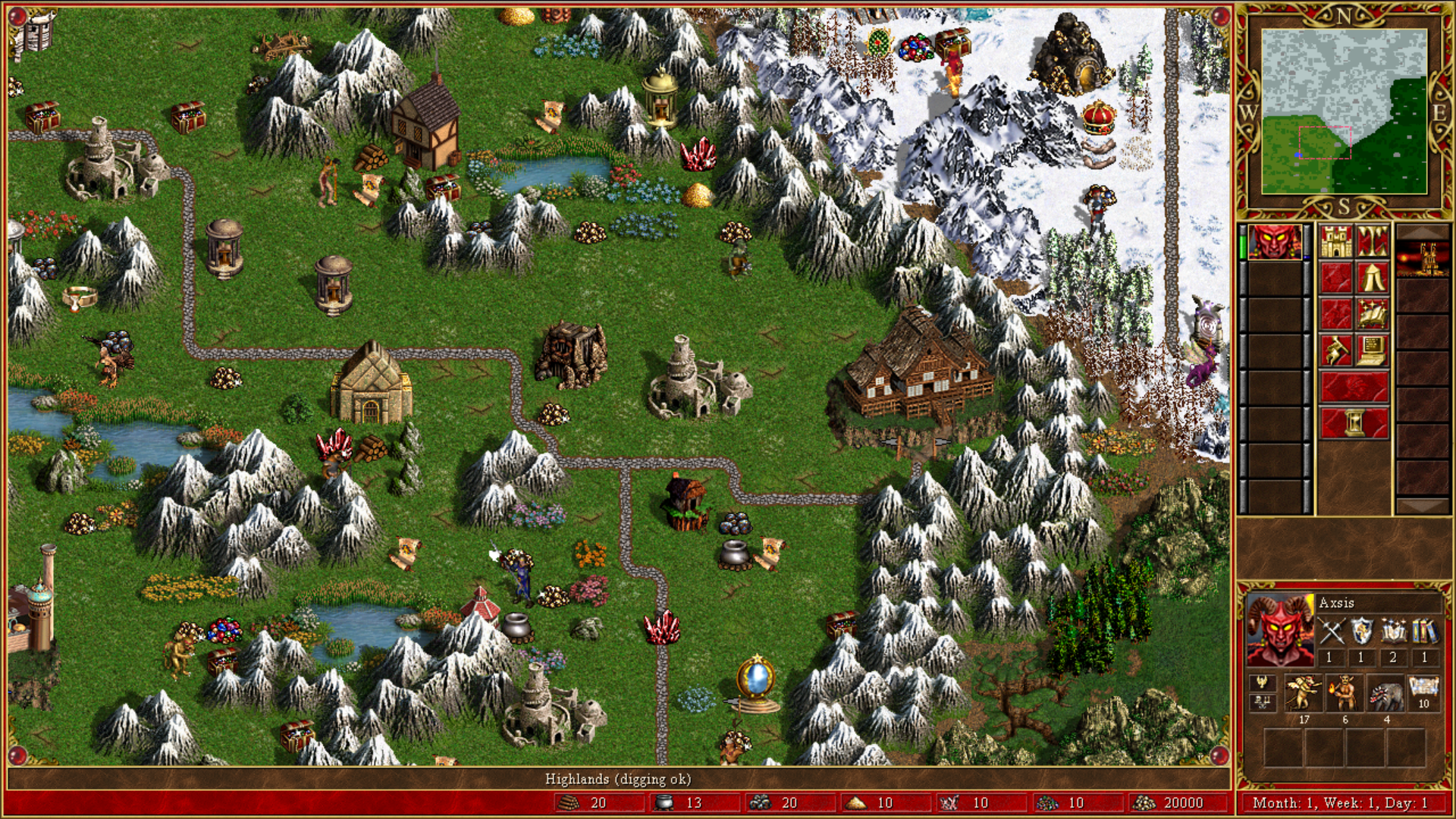The height and width of the screenshot is (819, 1456).
Task: Click the world minimap
Action: click(1344, 111)
